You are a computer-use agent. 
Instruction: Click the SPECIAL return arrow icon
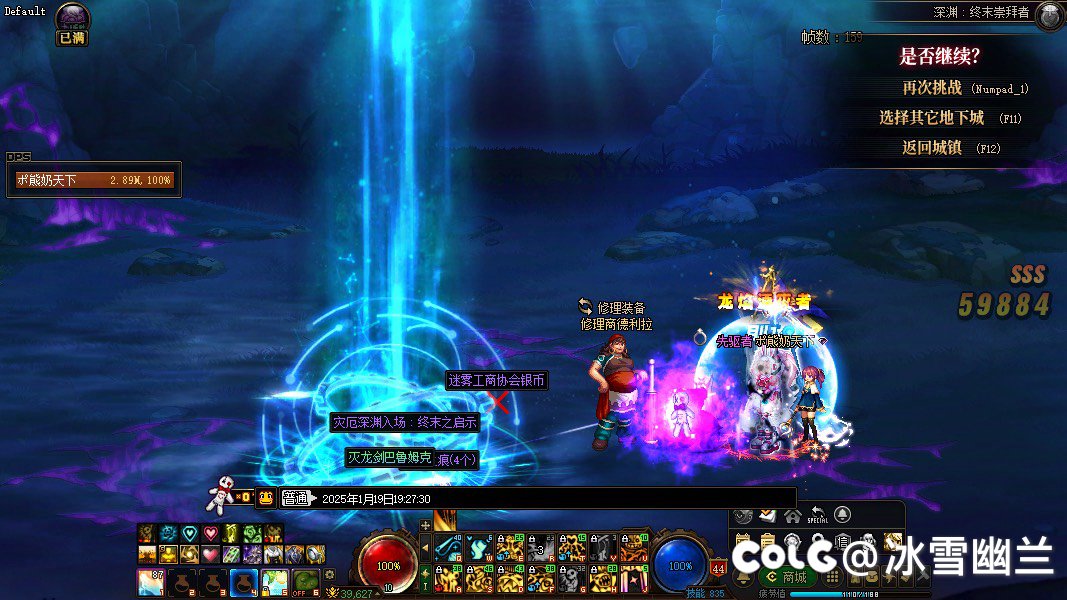click(818, 515)
